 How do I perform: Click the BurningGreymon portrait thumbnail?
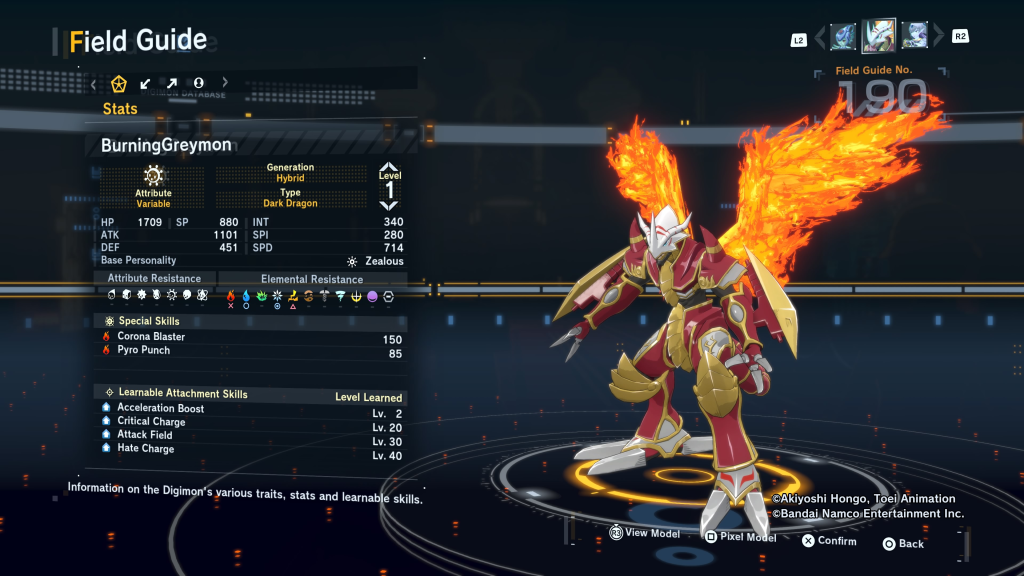coord(878,37)
